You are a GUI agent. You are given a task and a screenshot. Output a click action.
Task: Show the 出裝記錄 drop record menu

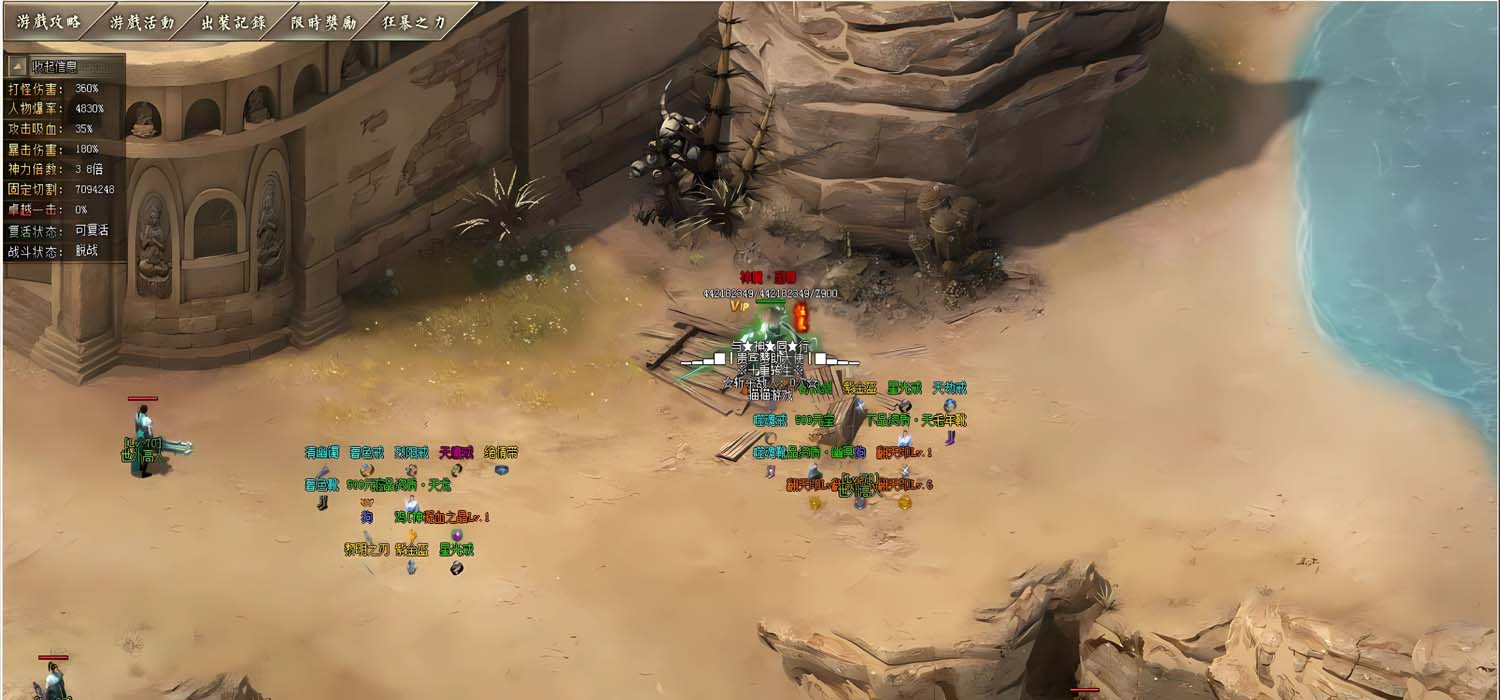[x=233, y=22]
